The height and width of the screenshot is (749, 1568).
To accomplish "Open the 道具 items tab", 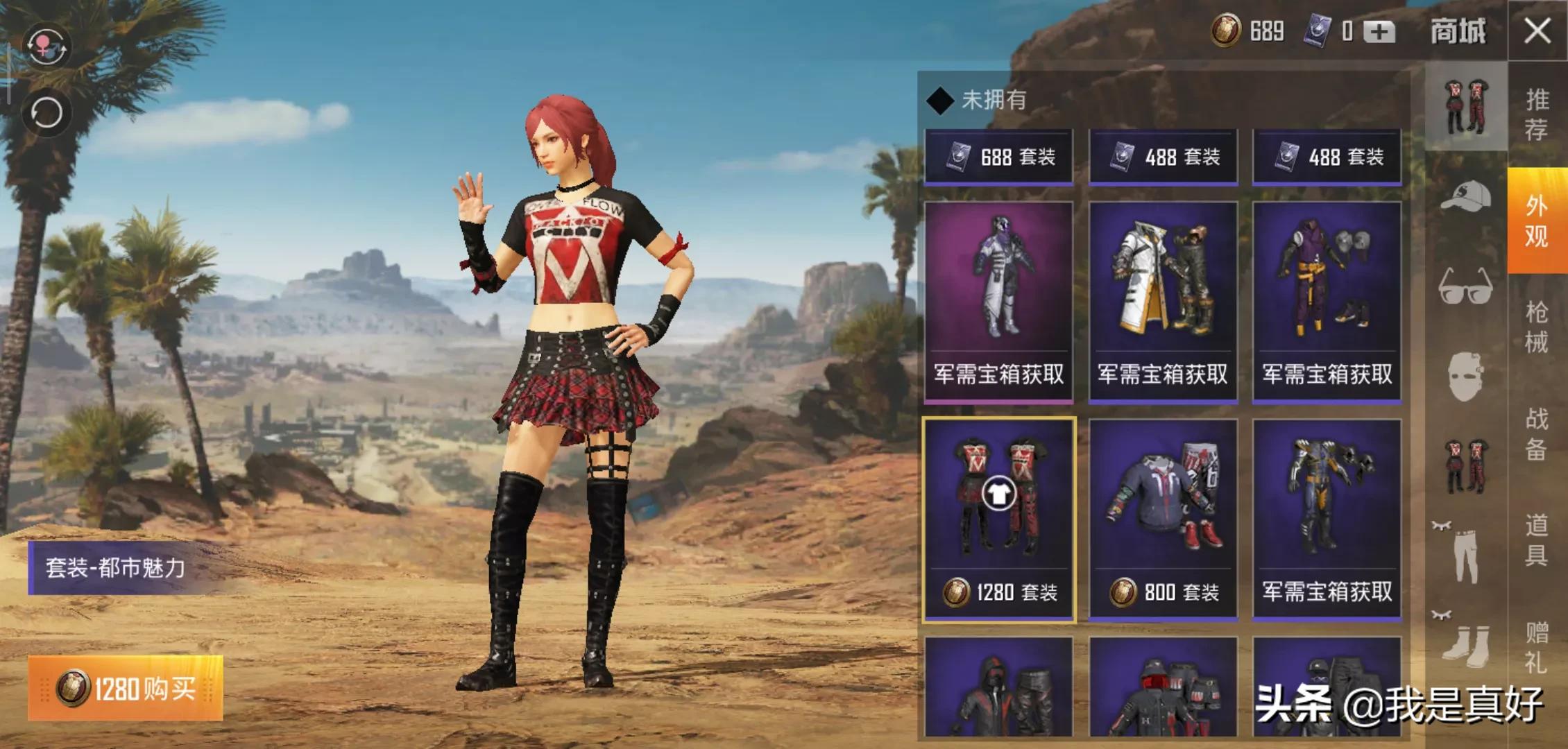I will click(x=1537, y=540).
